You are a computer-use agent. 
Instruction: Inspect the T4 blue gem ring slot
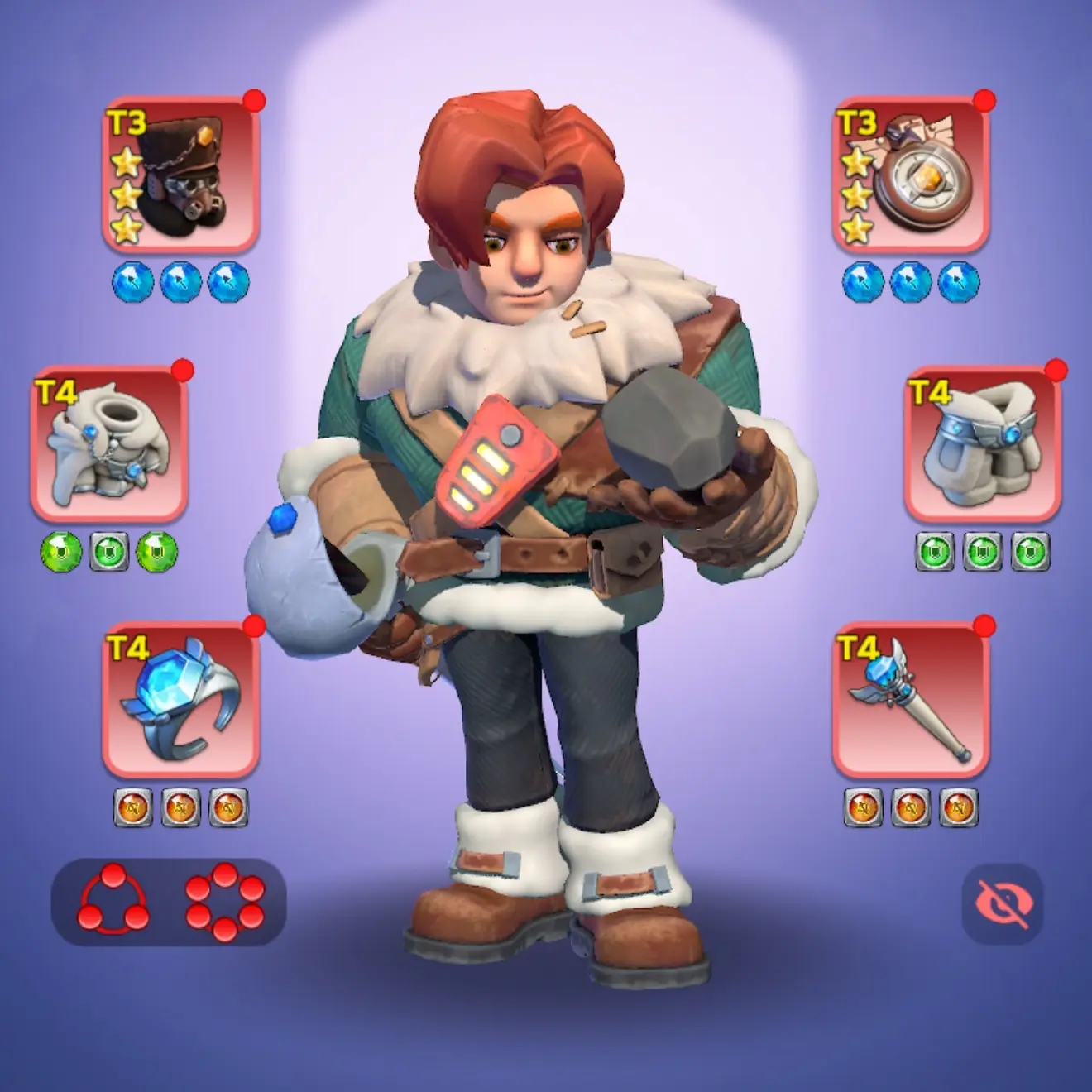[180, 699]
